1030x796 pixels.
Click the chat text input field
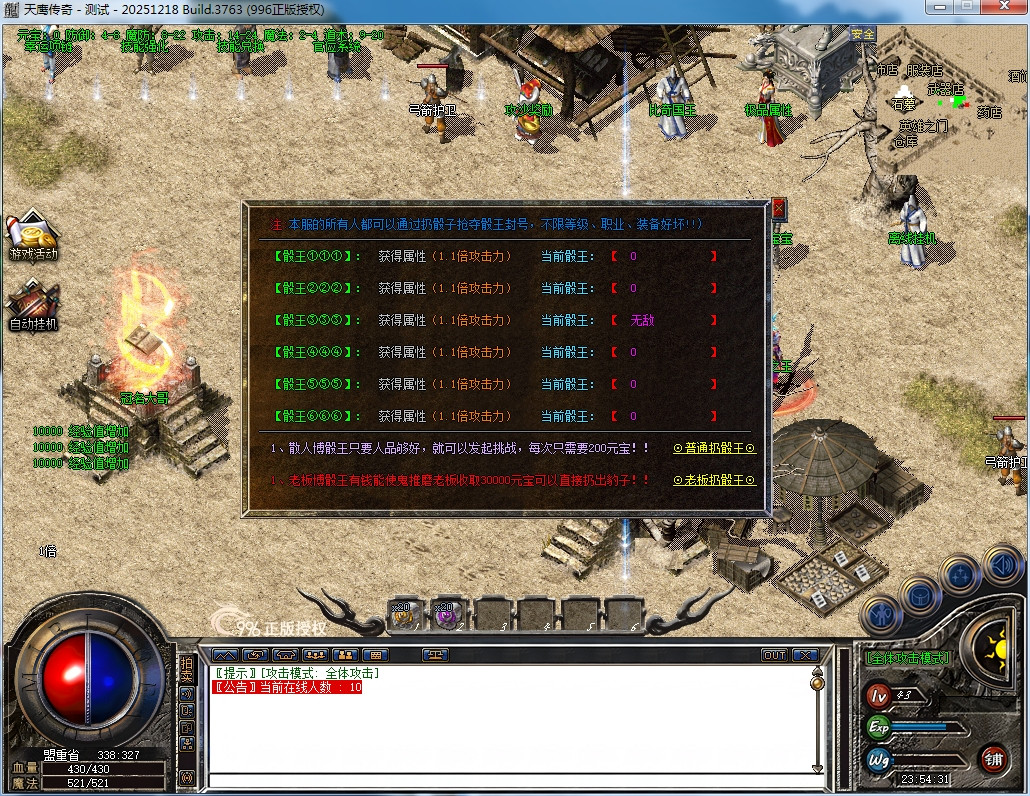tap(510, 780)
